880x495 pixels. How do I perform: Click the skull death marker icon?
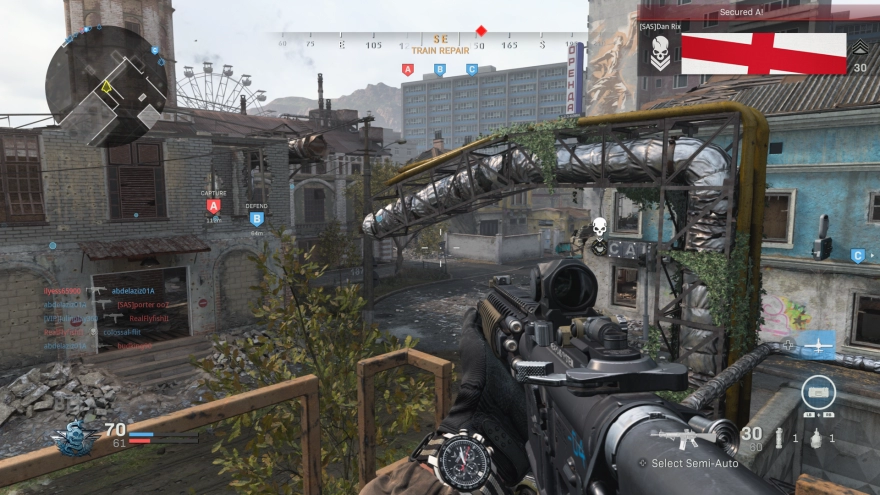[x=600, y=226]
